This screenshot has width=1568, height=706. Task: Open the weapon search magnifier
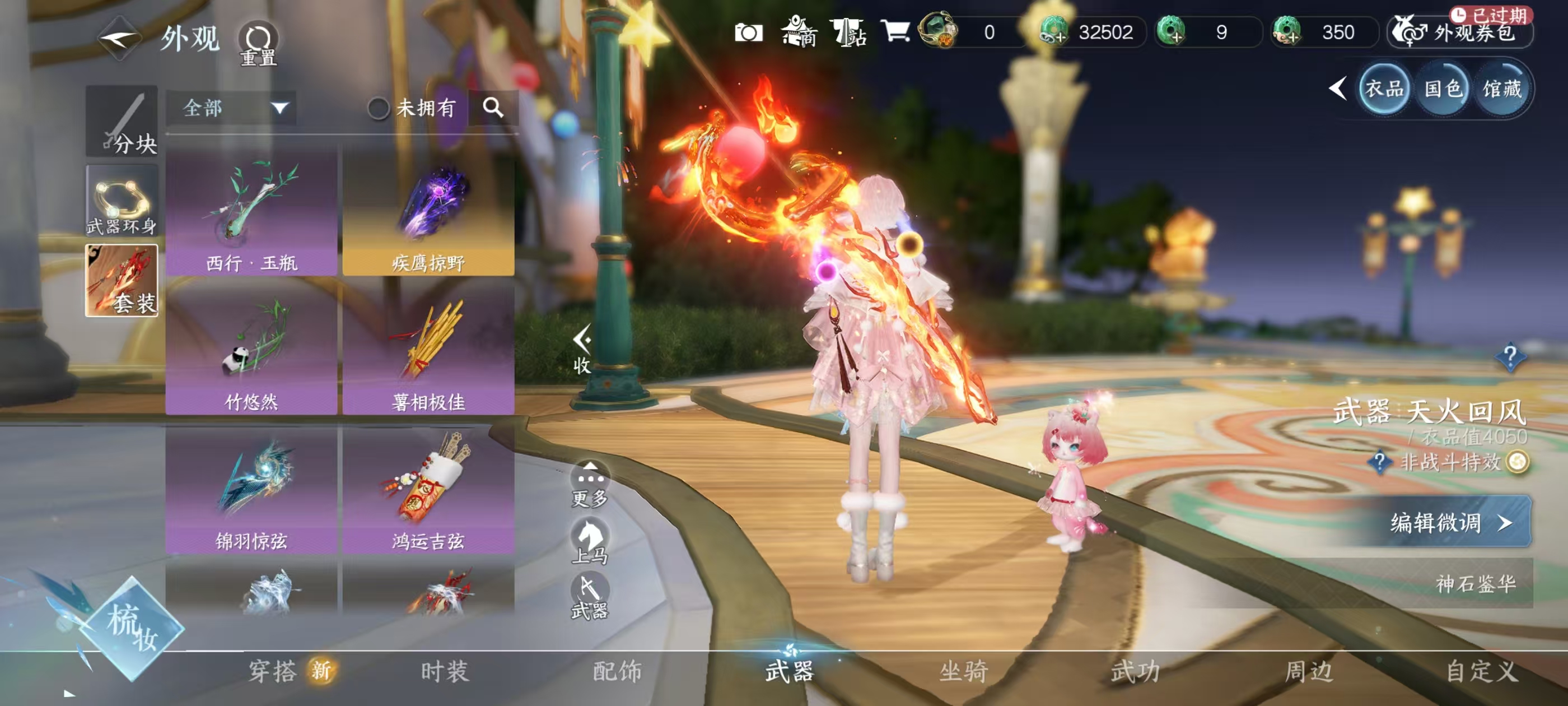(x=493, y=108)
